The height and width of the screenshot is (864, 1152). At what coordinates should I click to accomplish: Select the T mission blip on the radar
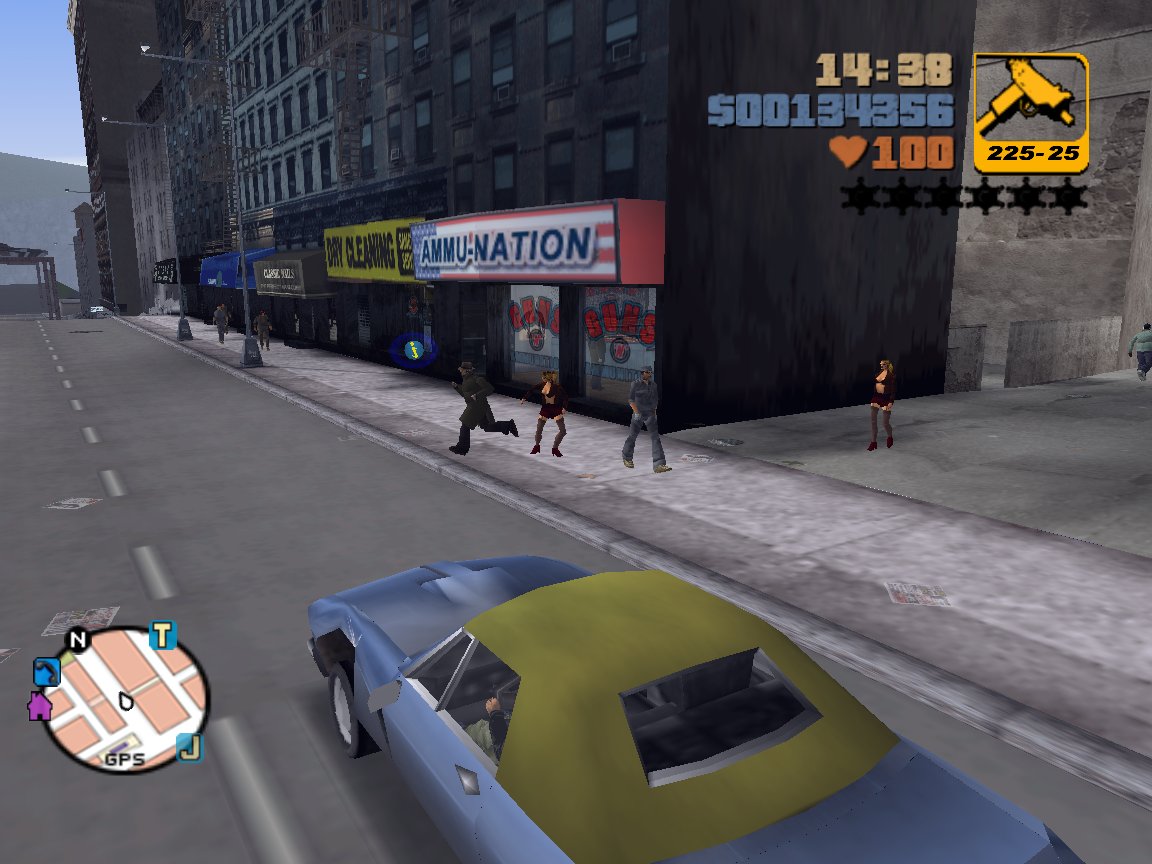click(162, 635)
